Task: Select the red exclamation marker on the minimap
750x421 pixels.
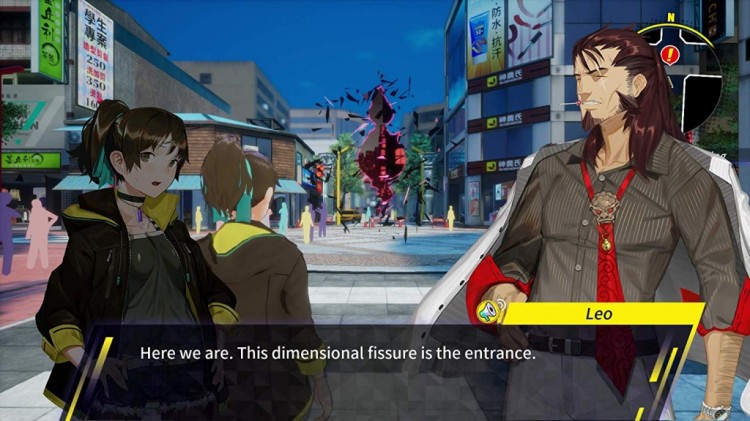Action: tap(668, 56)
